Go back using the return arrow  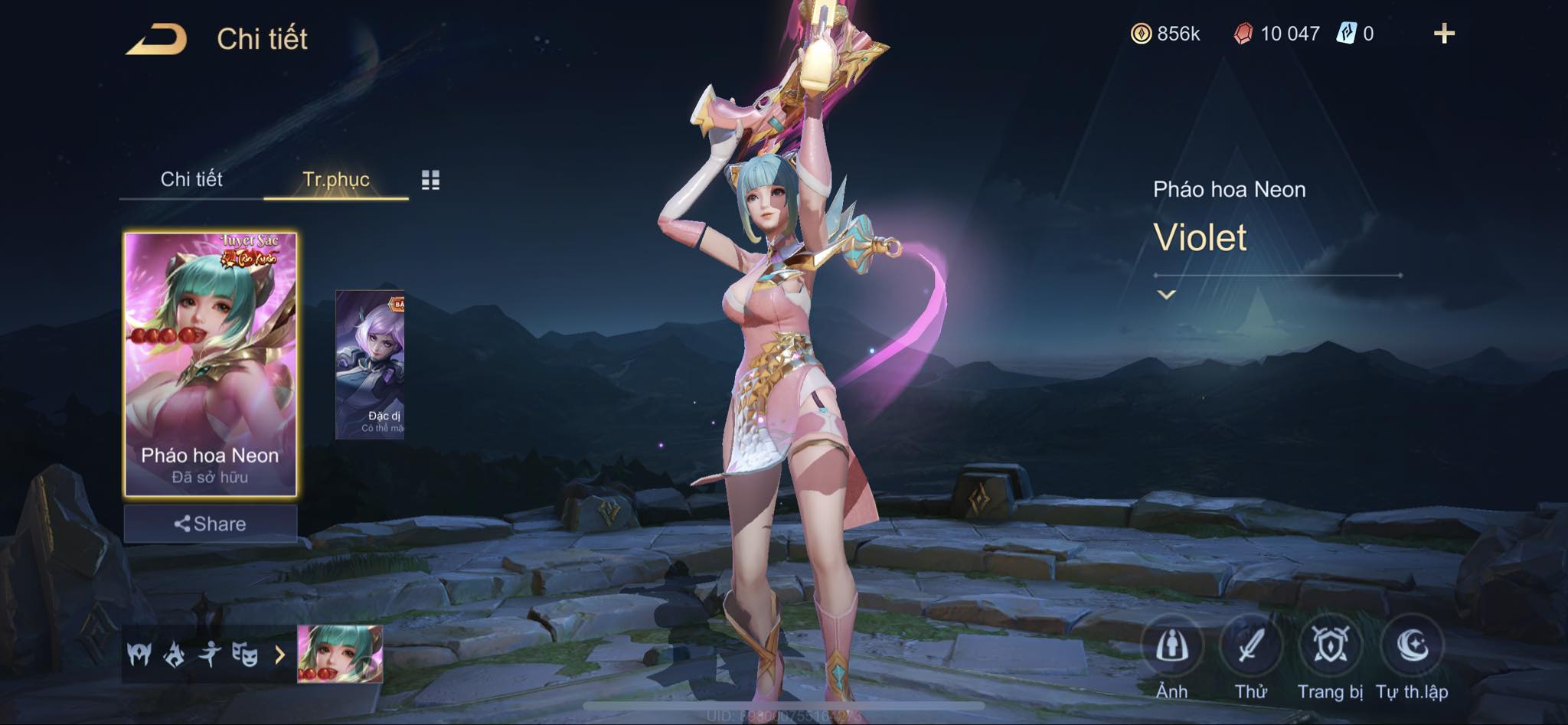(x=156, y=39)
